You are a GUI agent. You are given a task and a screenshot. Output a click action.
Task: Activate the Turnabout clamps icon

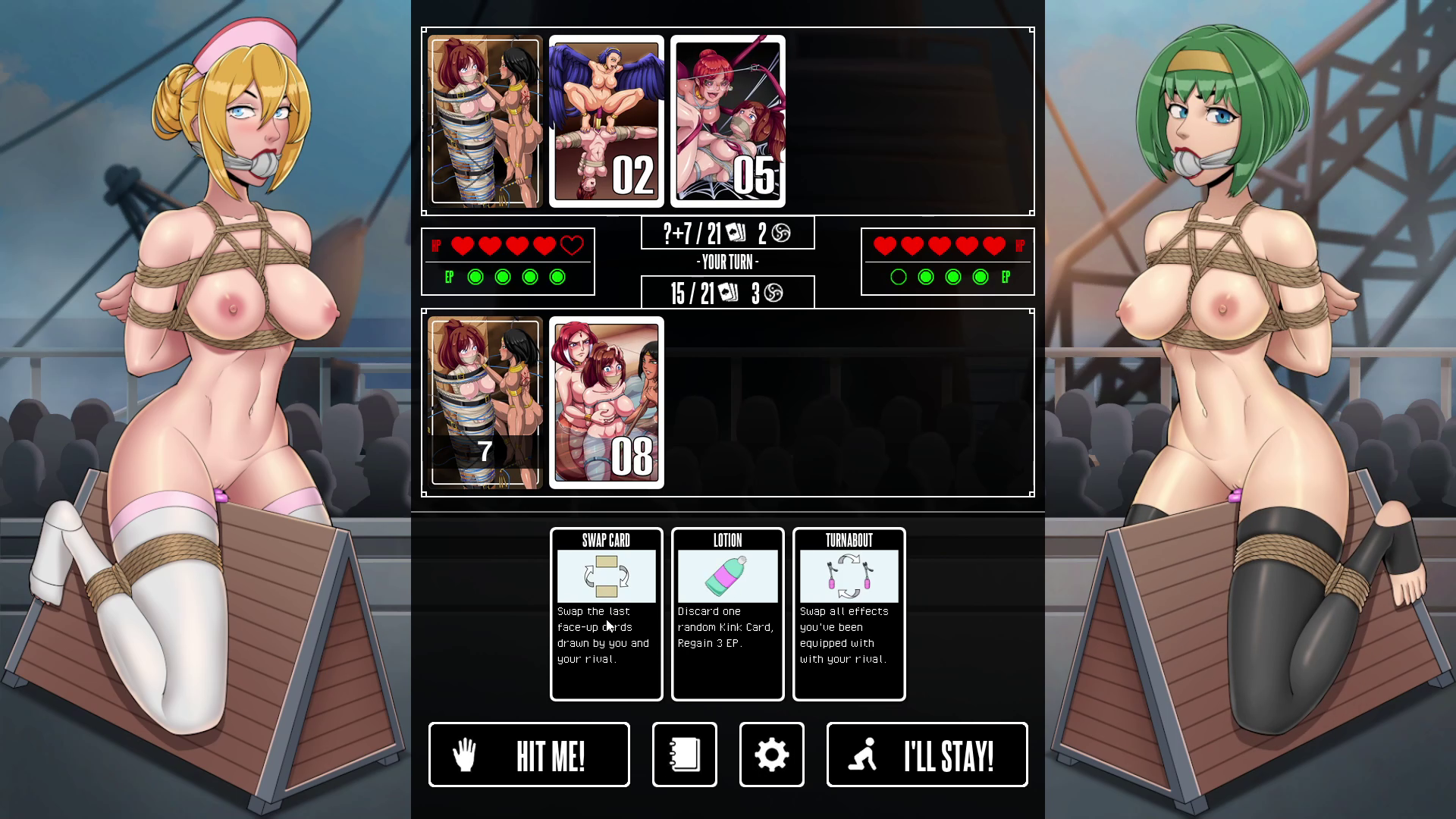tap(848, 576)
